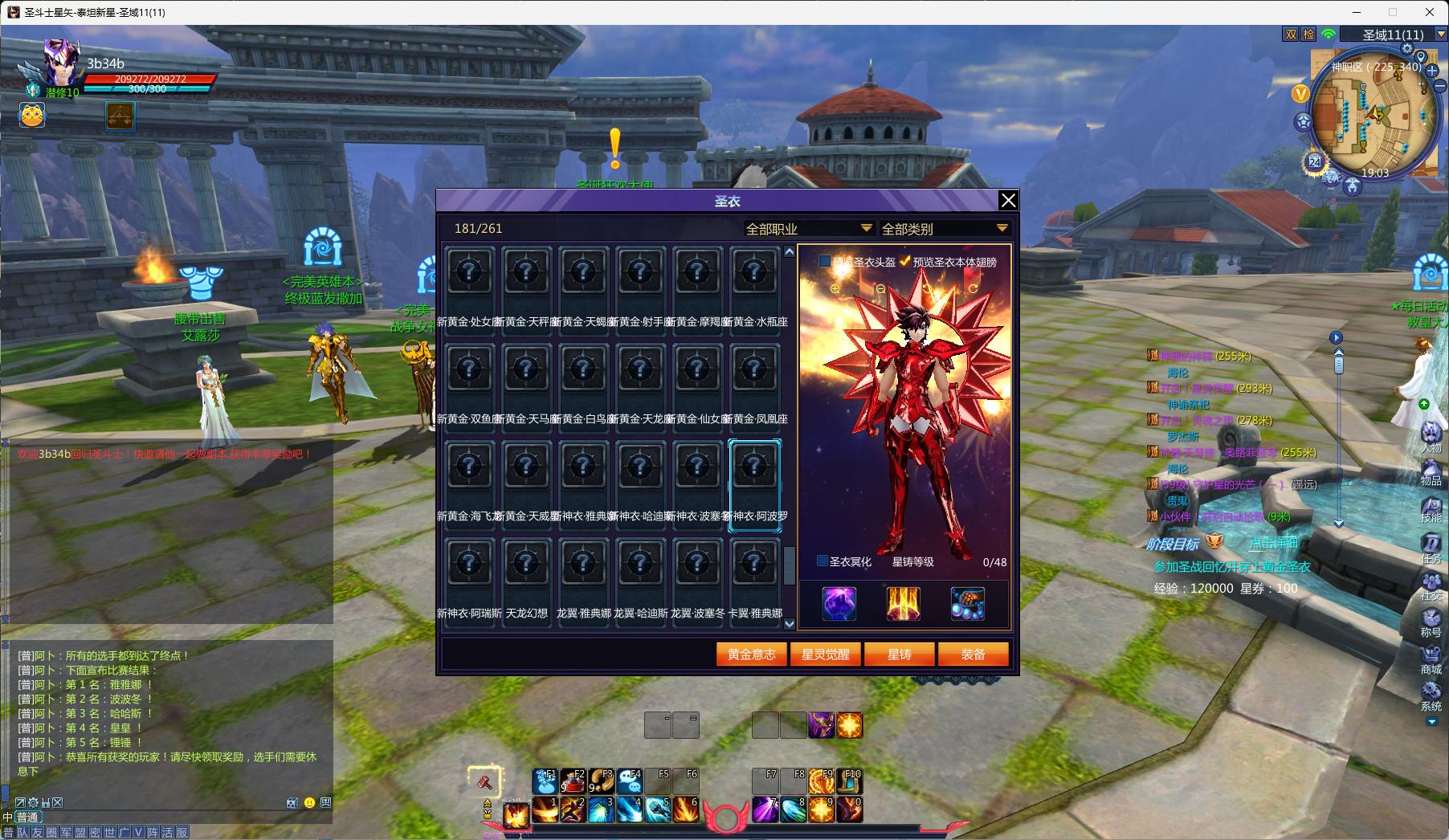Click the 点击详细 stage goal link
This screenshot has width=1449, height=840.
(x=1273, y=544)
